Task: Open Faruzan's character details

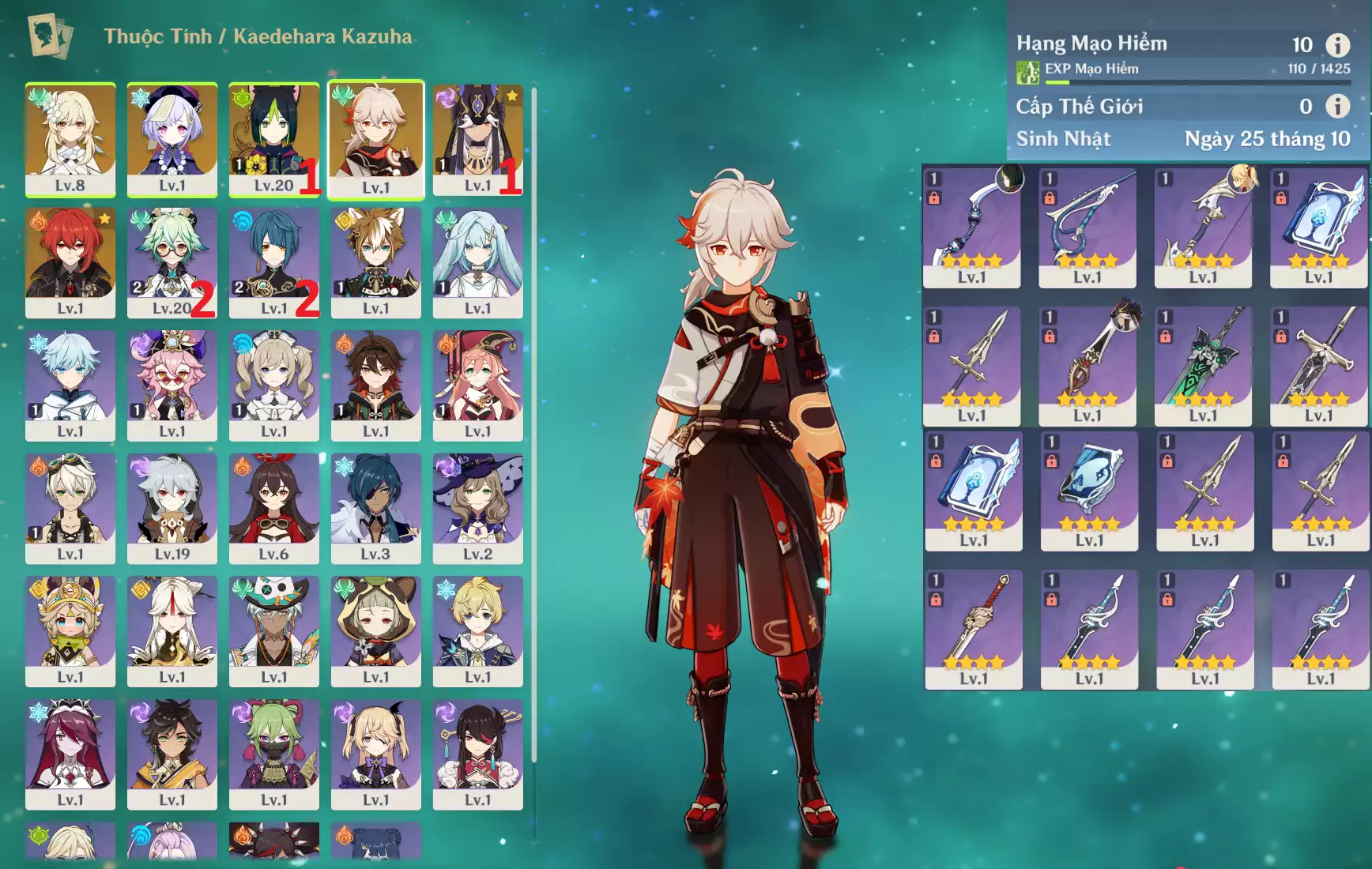Action: (x=478, y=262)
